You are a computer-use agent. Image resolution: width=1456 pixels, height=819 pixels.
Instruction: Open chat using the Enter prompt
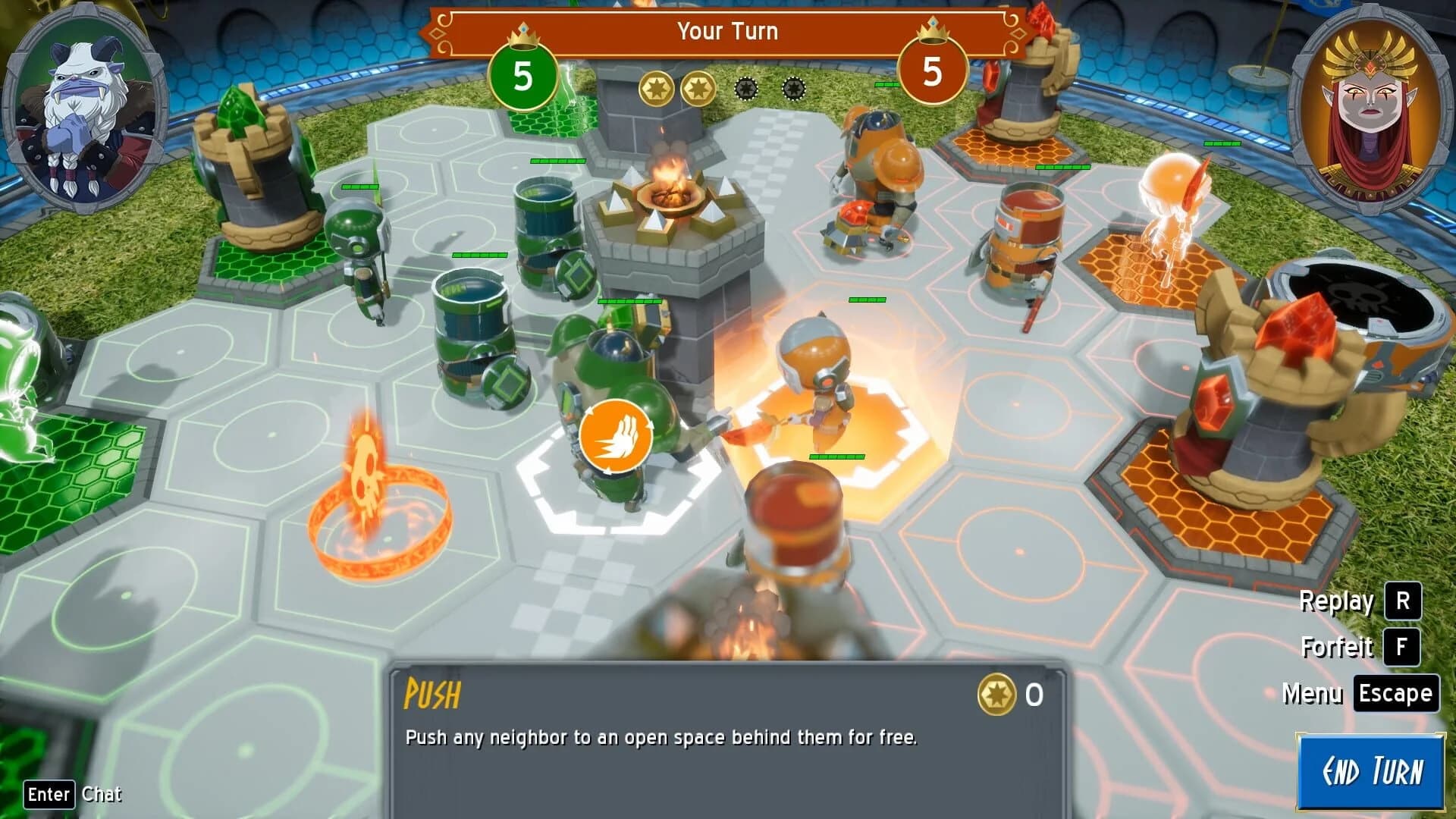[48, 793]
